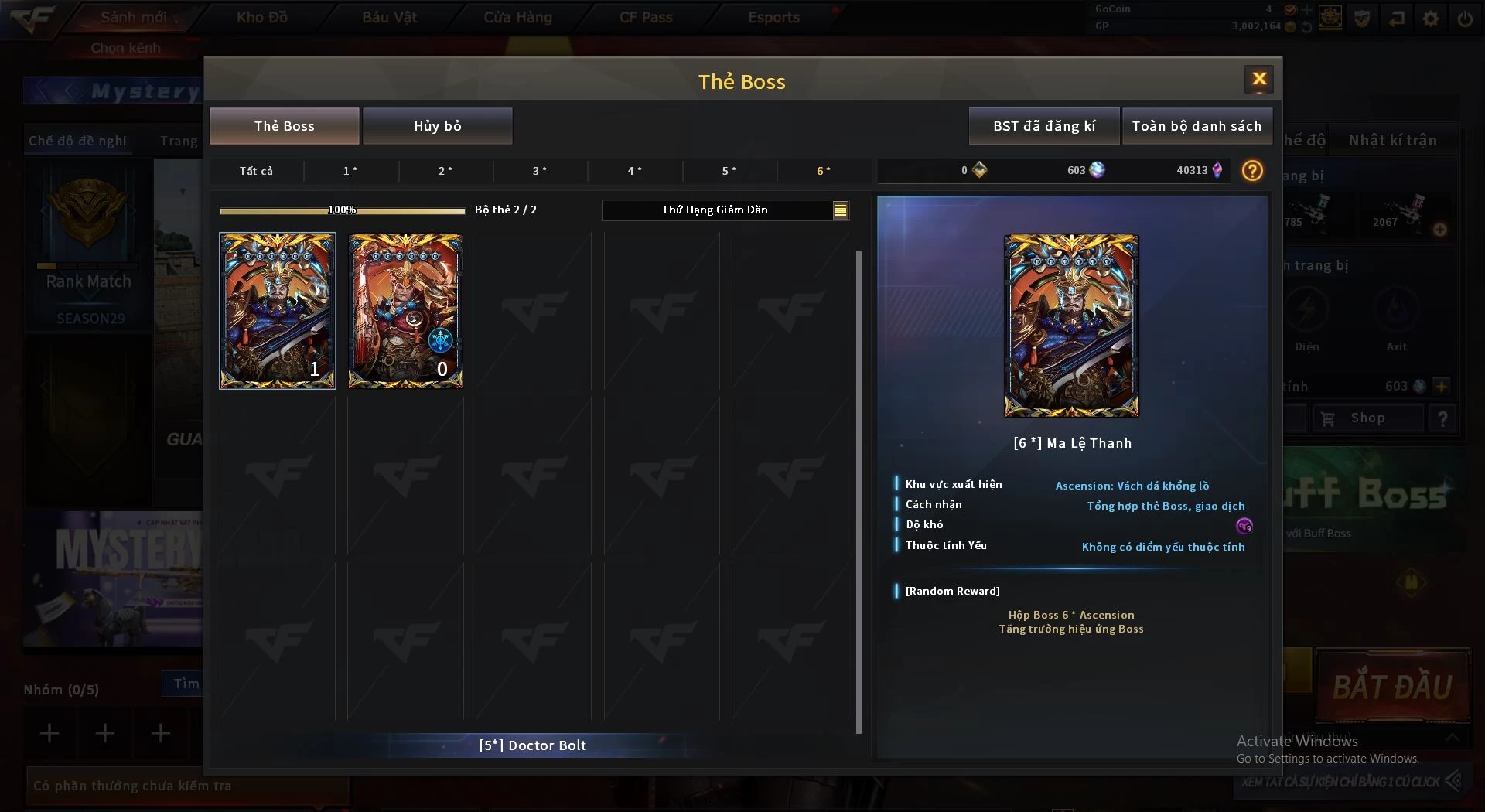
Task: Show Toàn bộ danh sách
Action: [1196, 126]
